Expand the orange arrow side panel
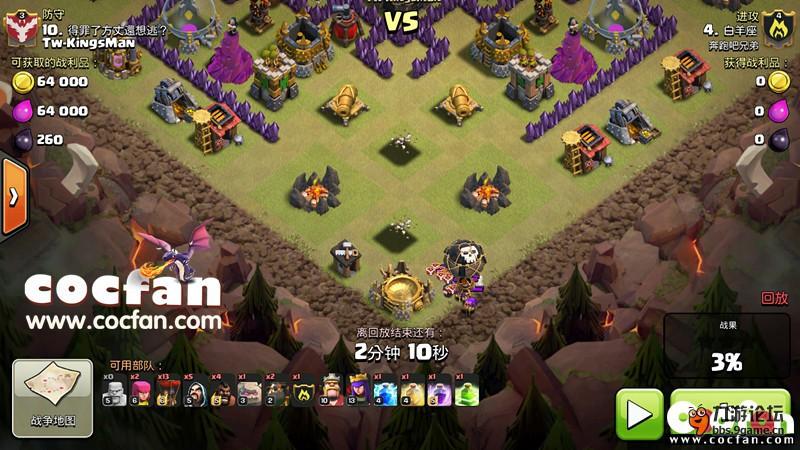This screenshot has width=800, height=450. 13,198
